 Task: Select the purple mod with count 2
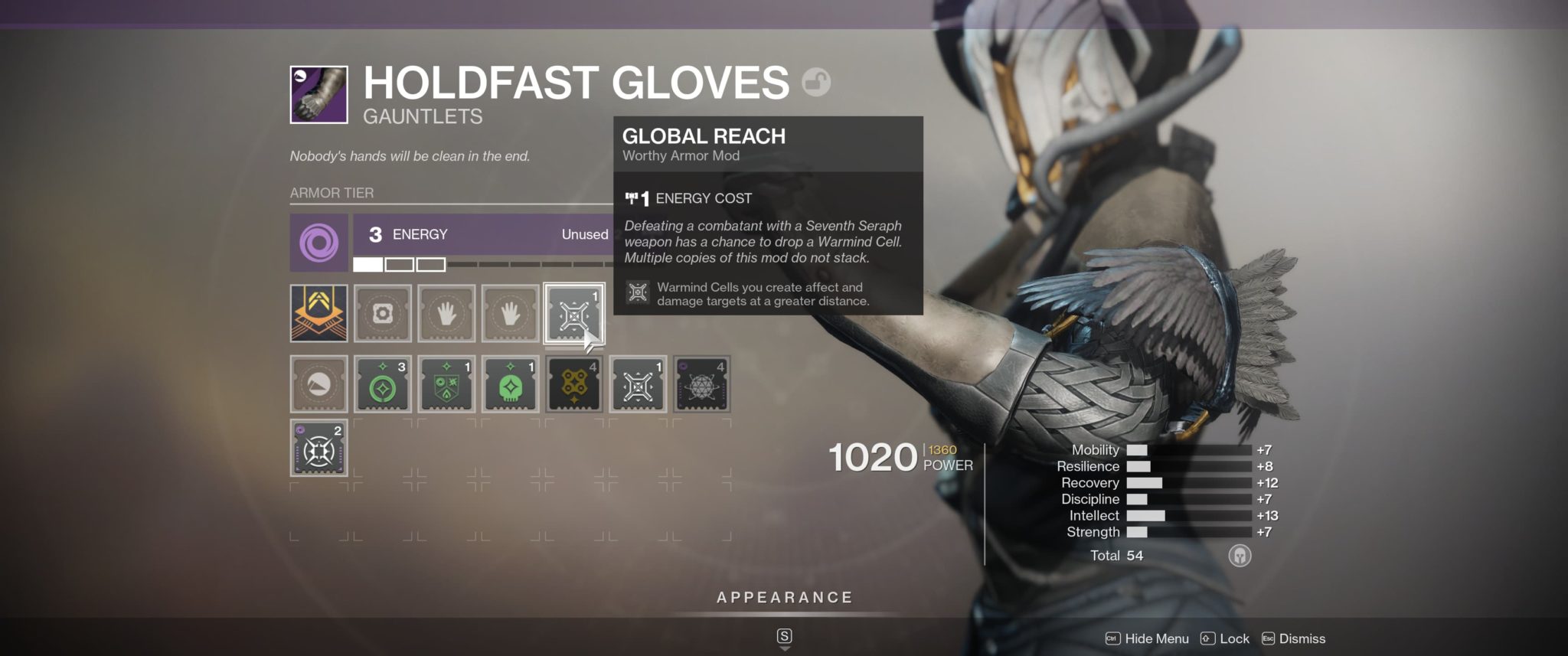point(318,448)
